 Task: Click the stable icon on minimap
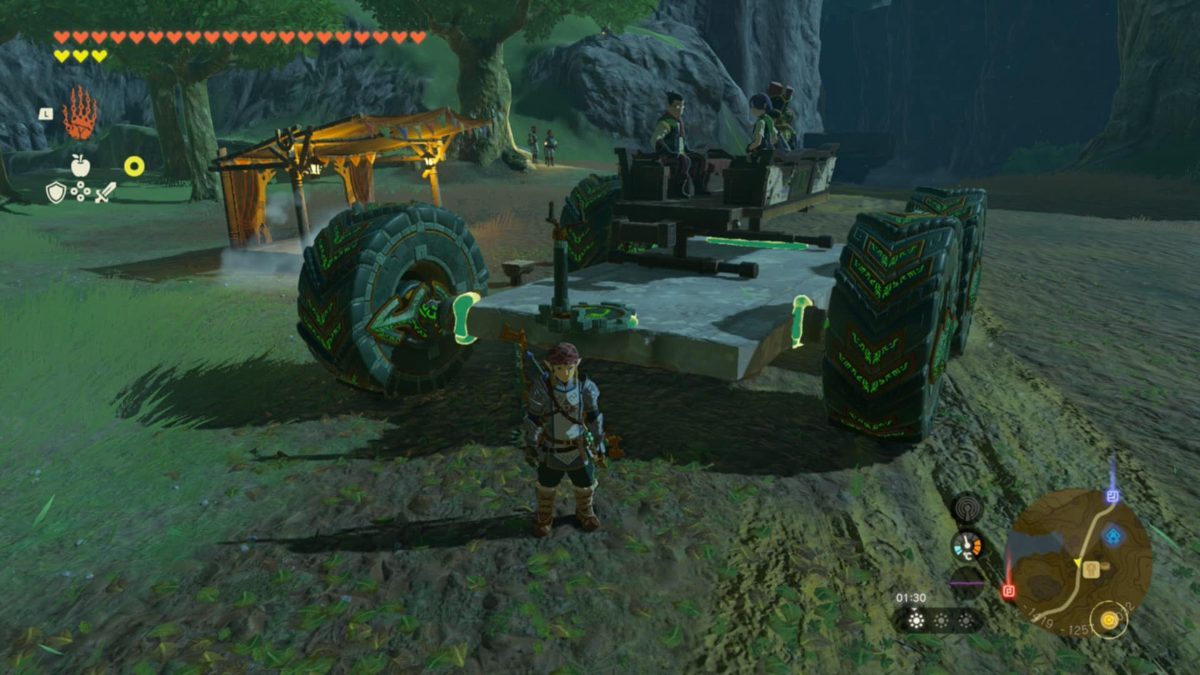pyautogui.click(x=1090, y=569)
